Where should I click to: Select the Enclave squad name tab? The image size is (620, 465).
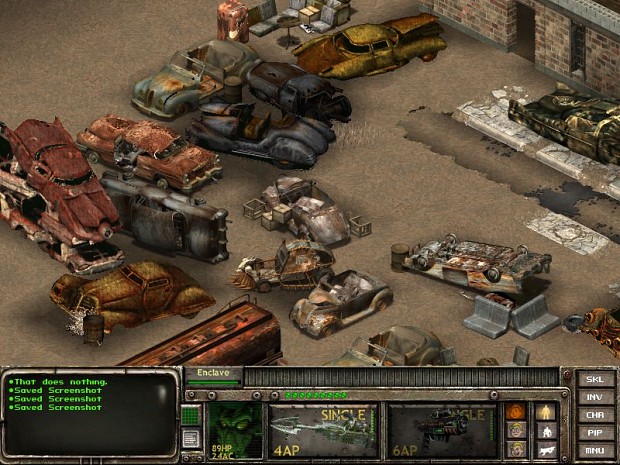pos(212,372)
